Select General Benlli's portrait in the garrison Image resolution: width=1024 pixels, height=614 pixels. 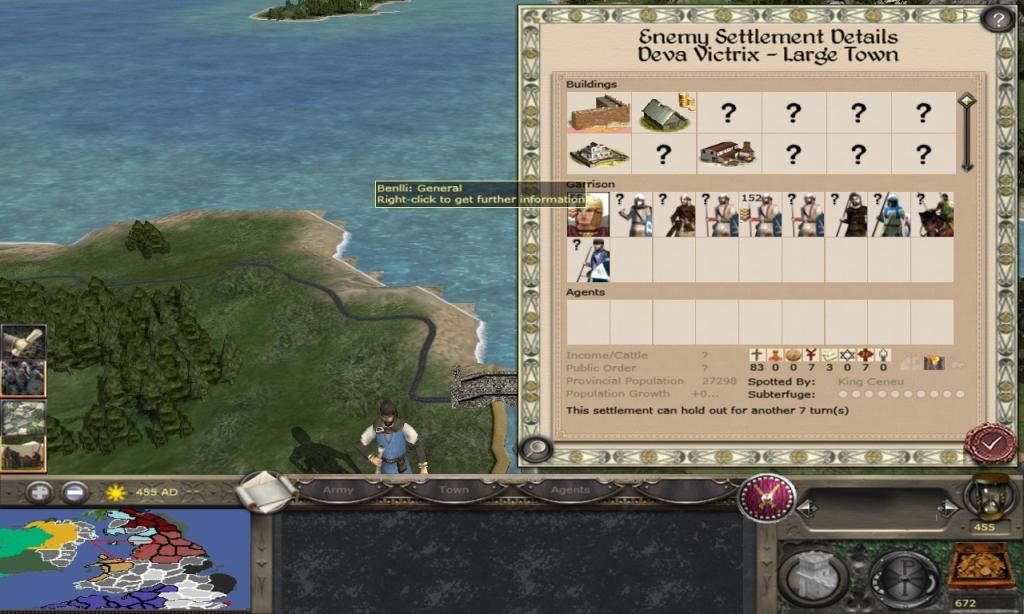[588, 215]
